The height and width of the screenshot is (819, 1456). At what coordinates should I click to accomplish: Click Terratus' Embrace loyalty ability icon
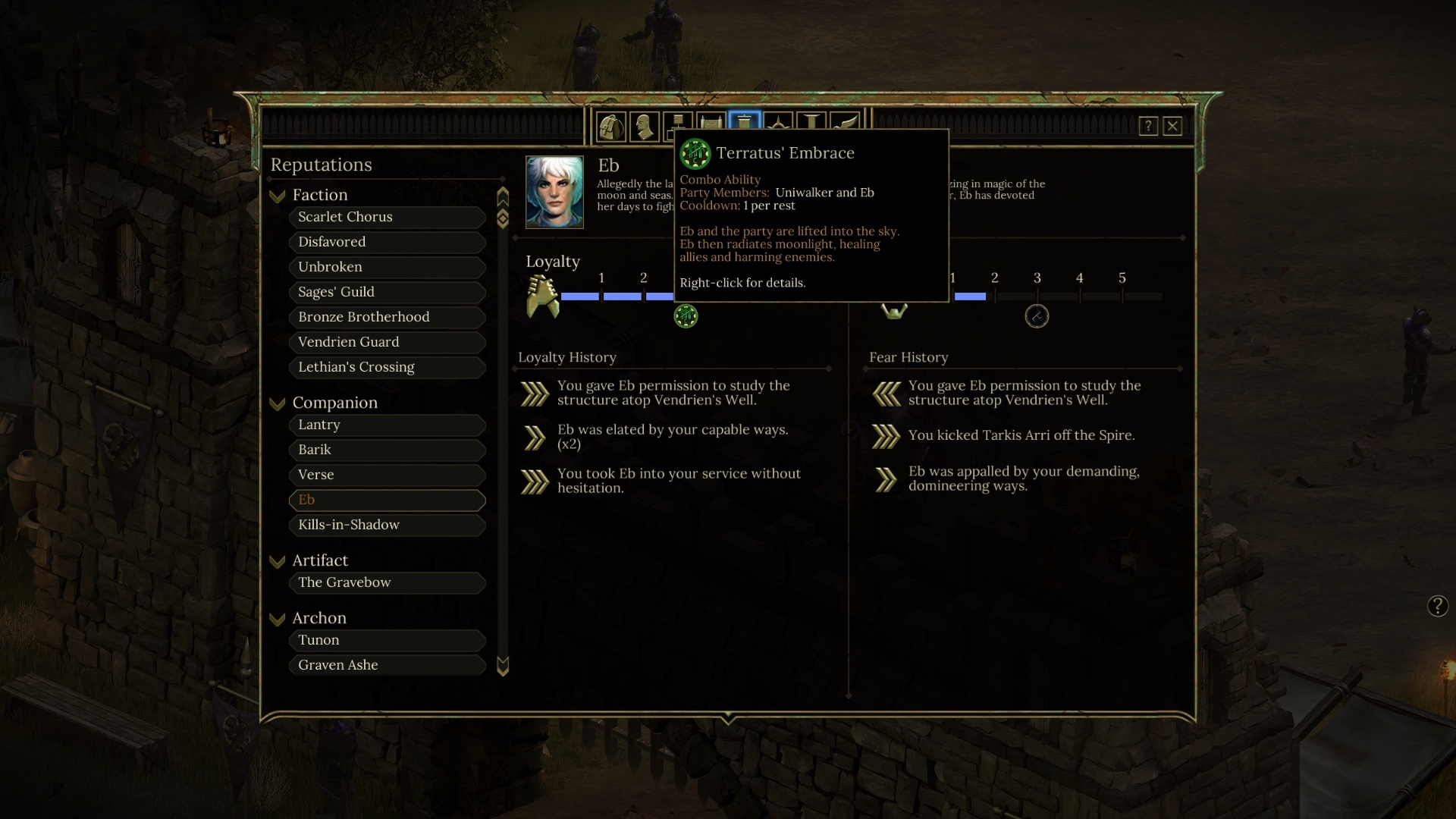coord(686,316)
